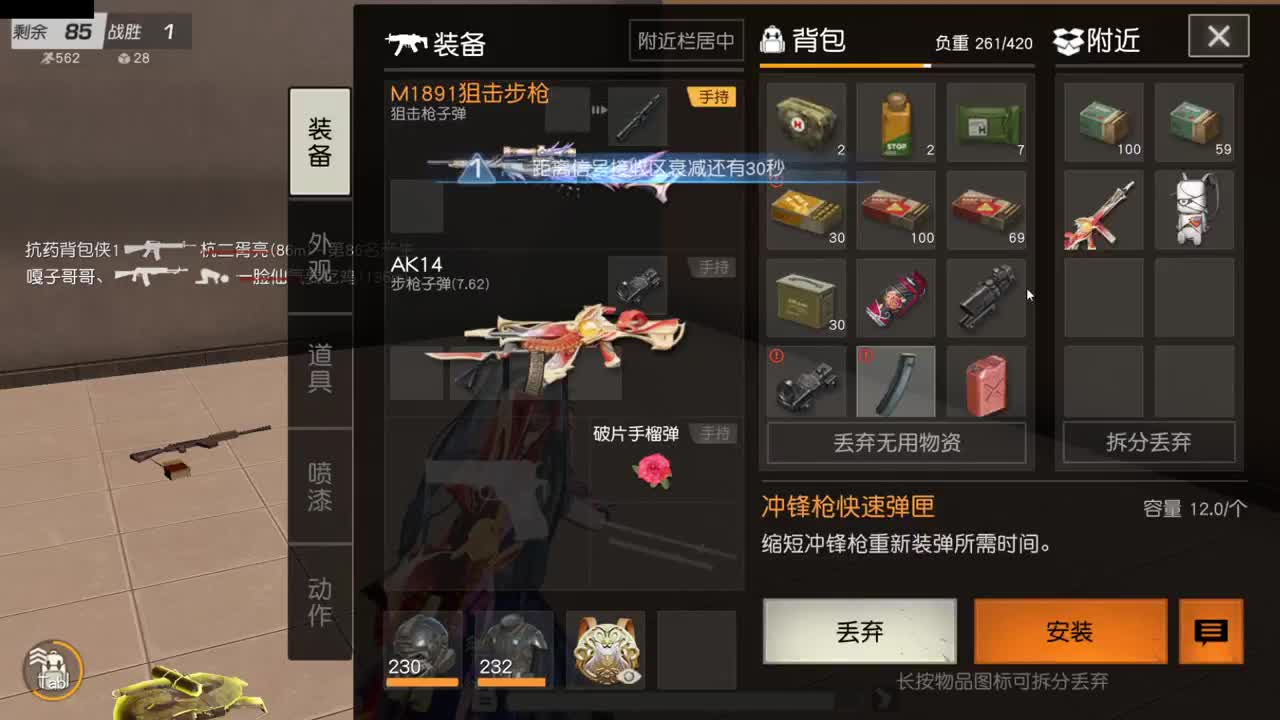Toggle 手持 on the AK14 rifle

713,268
